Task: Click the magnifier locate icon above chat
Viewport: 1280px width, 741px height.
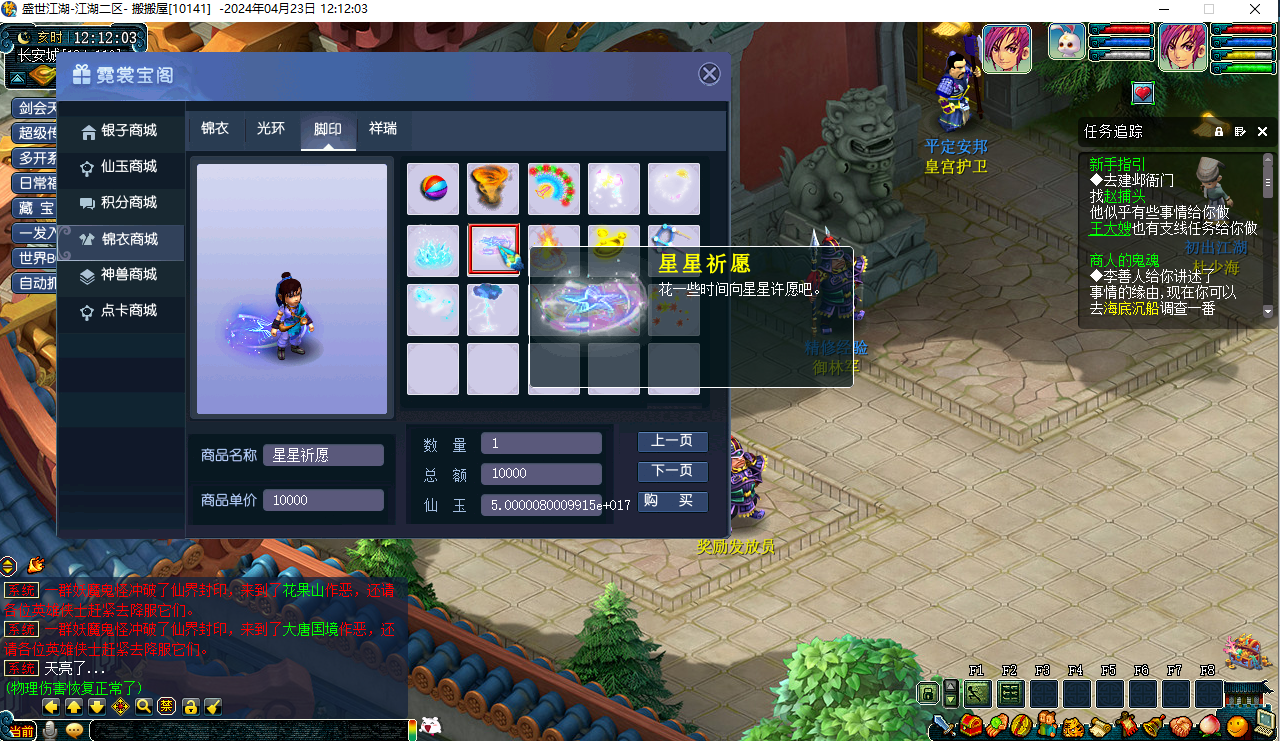Action: tap(143, 707)
